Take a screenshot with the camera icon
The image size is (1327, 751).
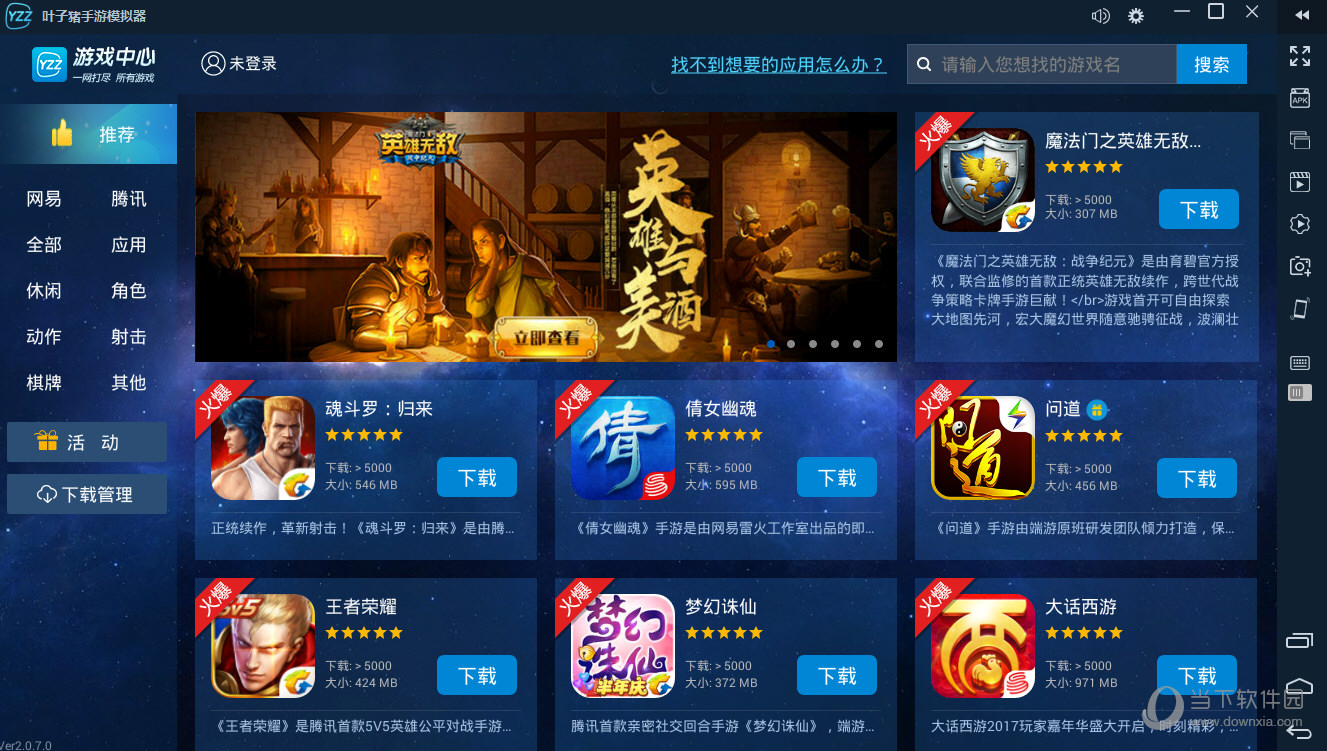click(1300, 266)
